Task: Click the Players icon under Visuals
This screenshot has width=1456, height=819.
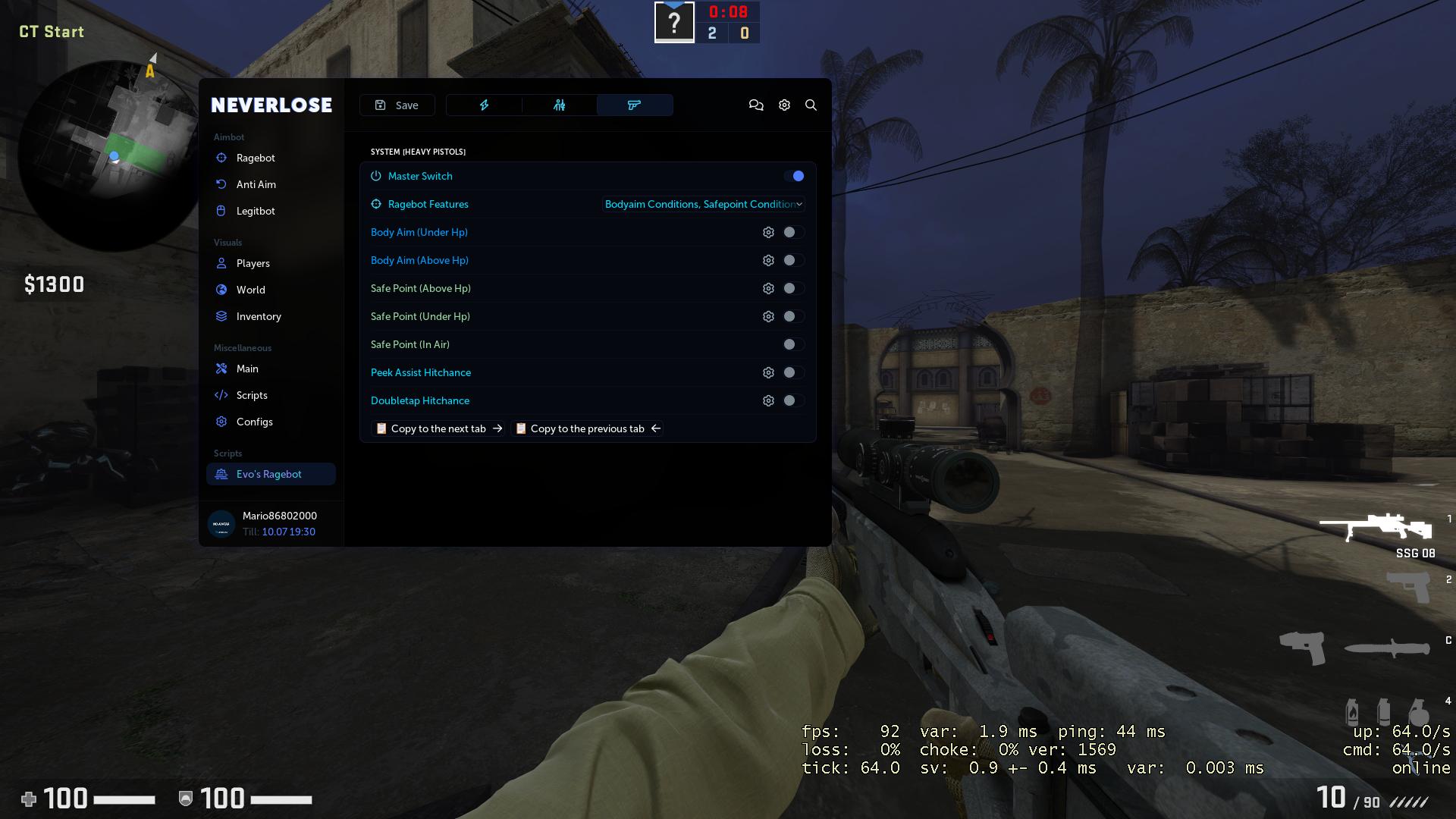Action: tap(221, 263)
